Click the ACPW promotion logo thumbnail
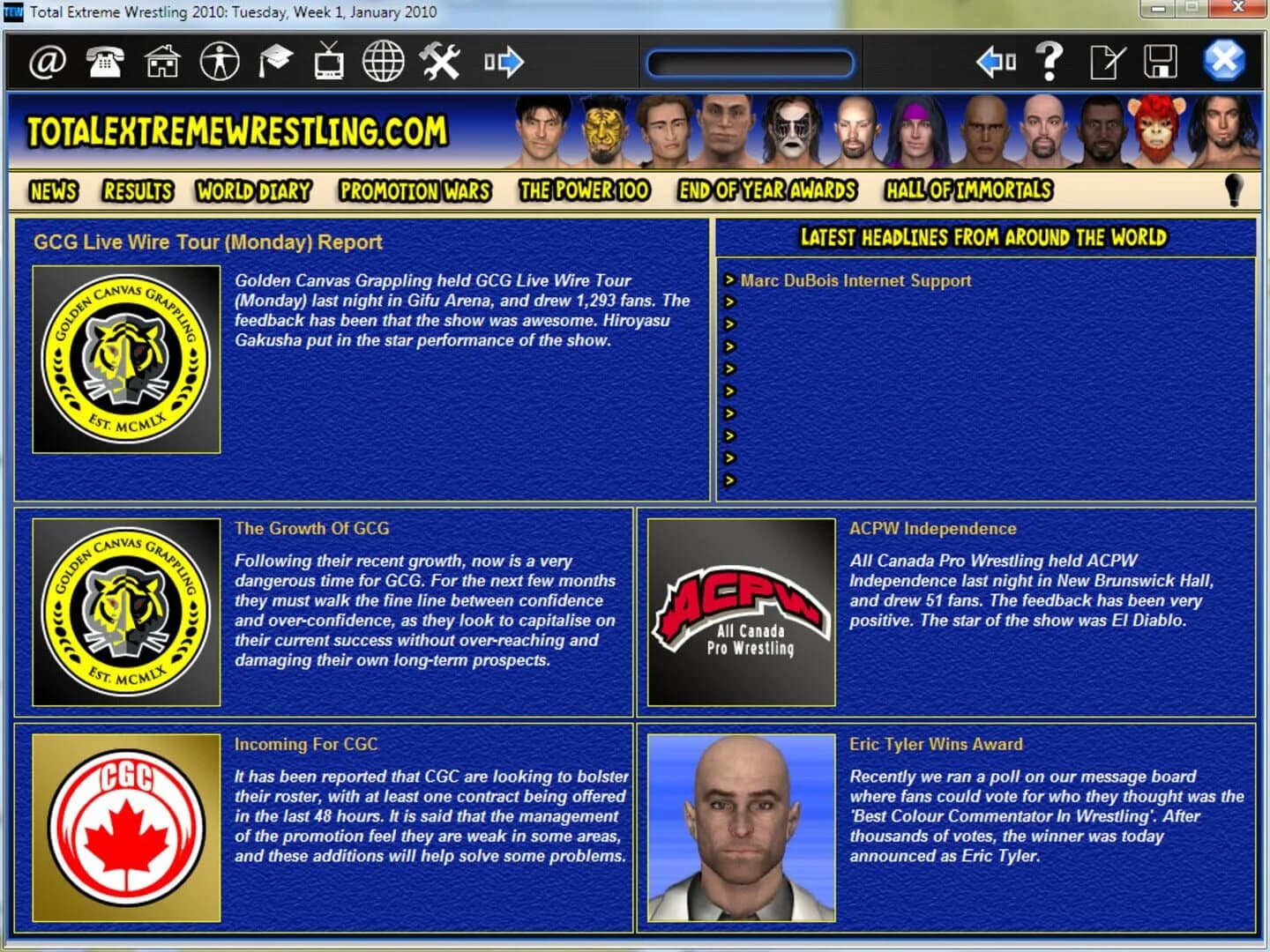 739,610
